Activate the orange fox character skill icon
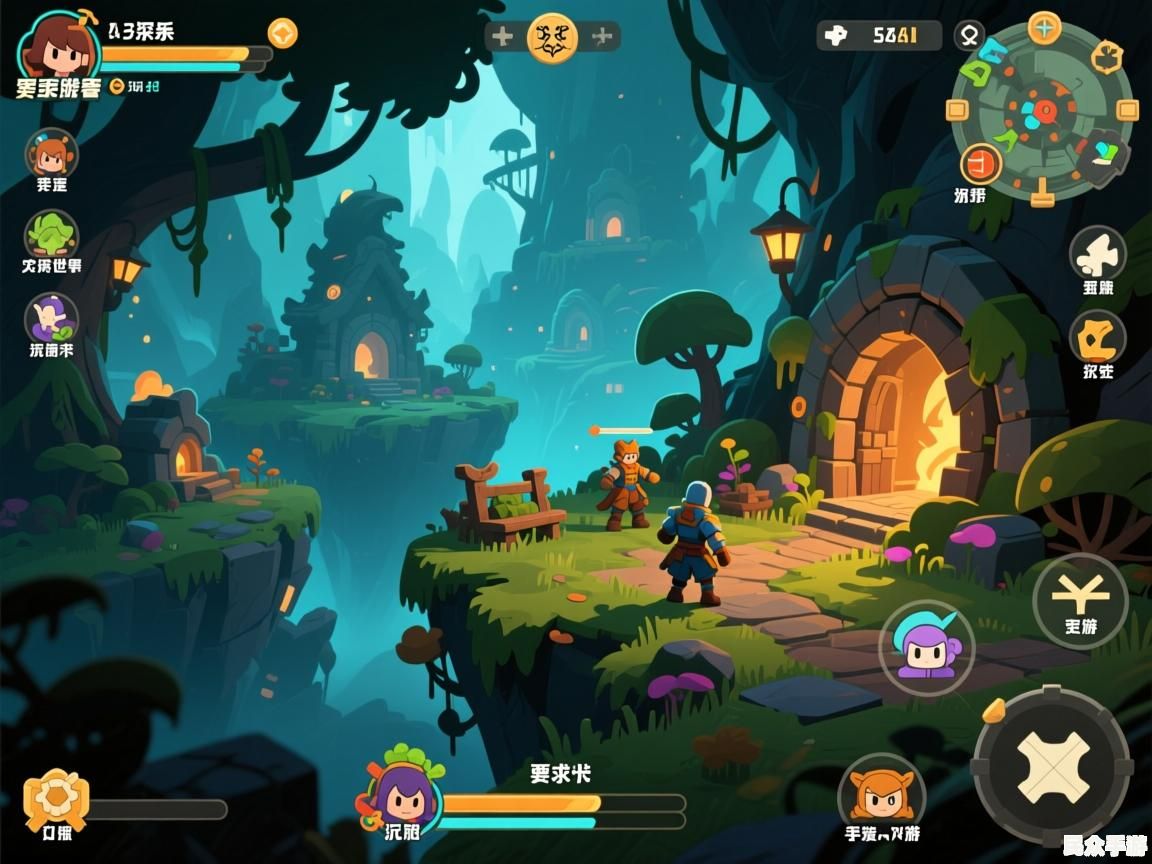Image resolution: width=1152 pixels, height=864 pixels. coord(881,791)
